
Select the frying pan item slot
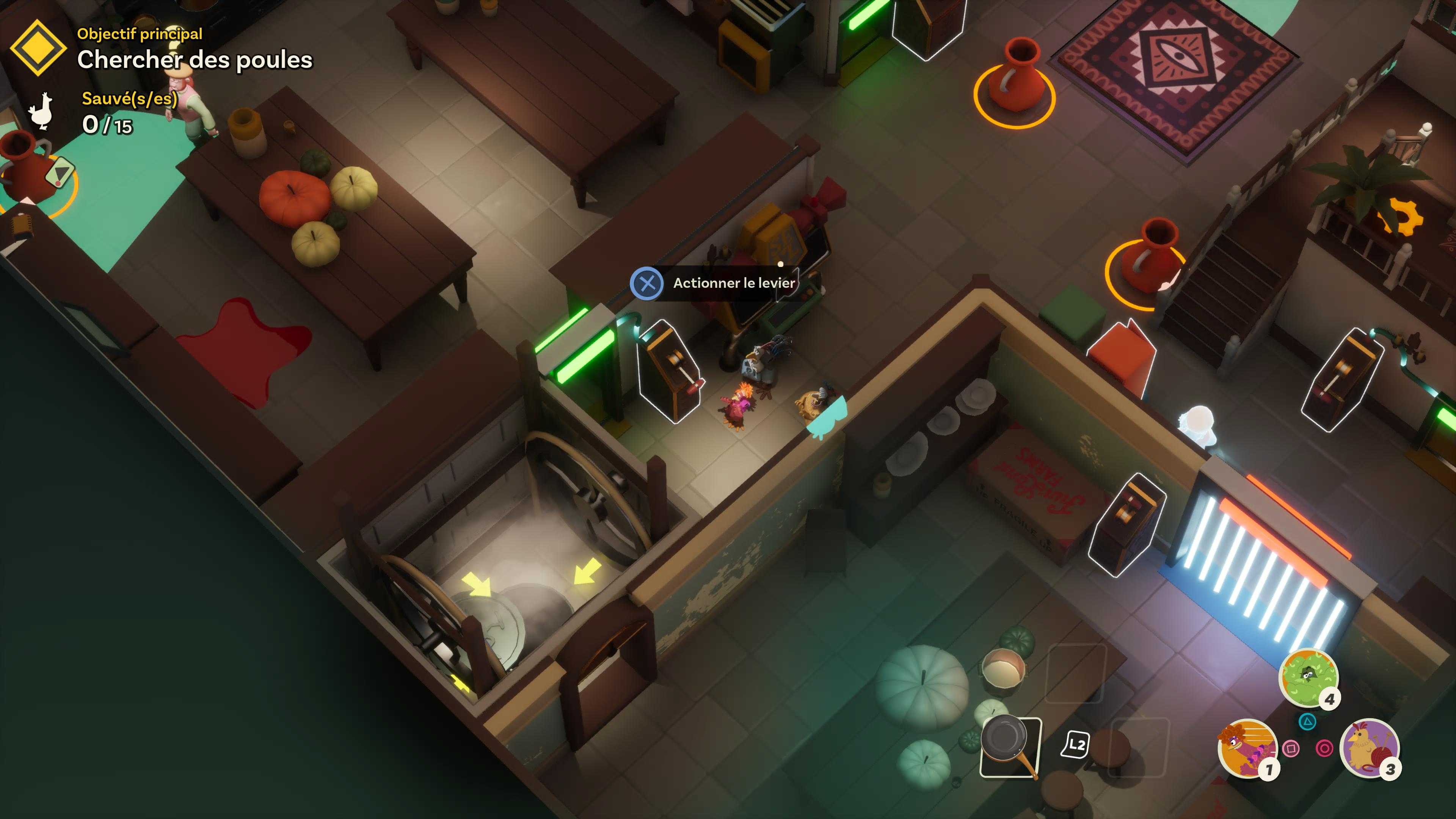click(x=1010, y=746)
